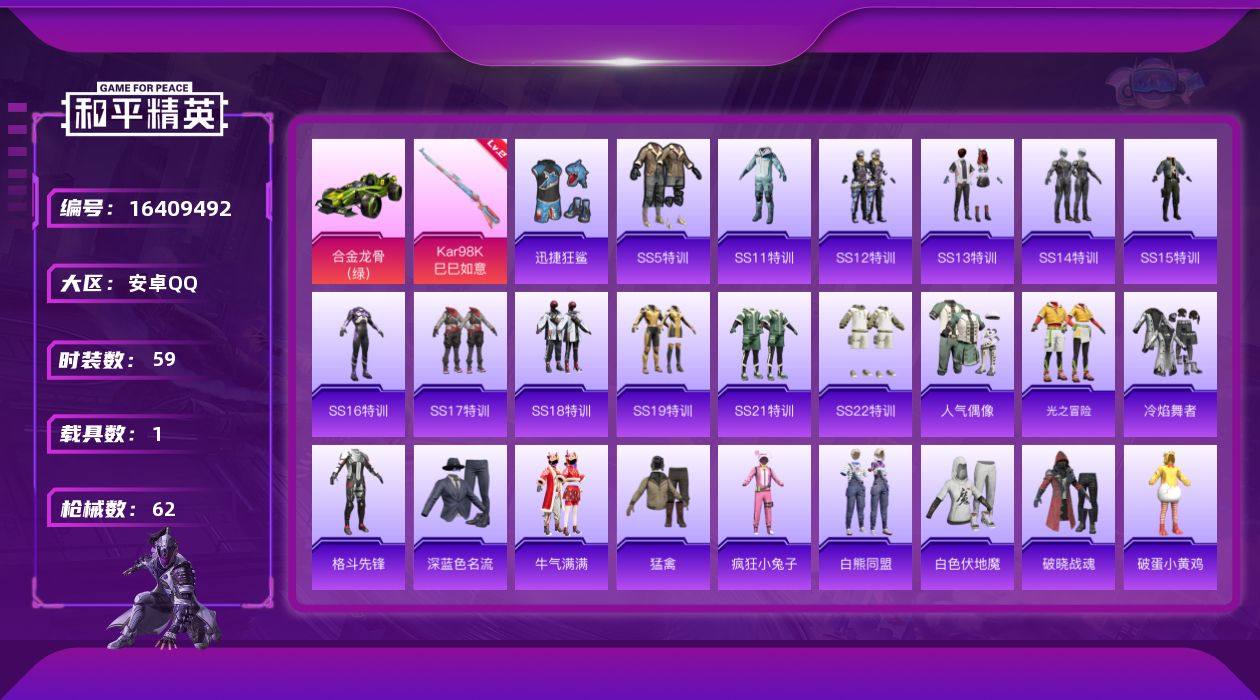Choose the 牛气满满 outfit
The height and width of the screenshot is (700, 1260).
(x=561, y=517)
